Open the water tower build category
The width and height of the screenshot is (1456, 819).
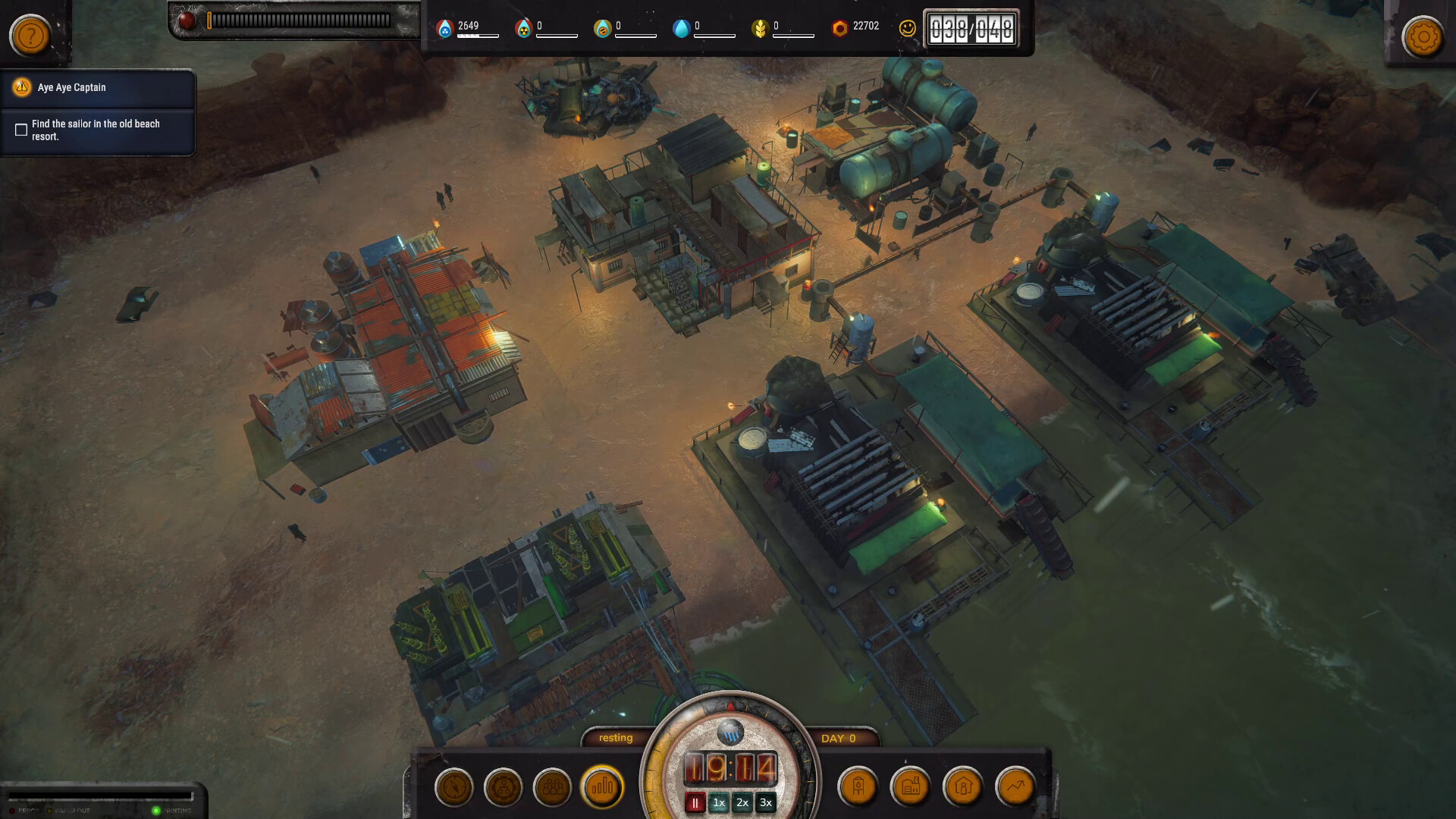tap(858, 787)
